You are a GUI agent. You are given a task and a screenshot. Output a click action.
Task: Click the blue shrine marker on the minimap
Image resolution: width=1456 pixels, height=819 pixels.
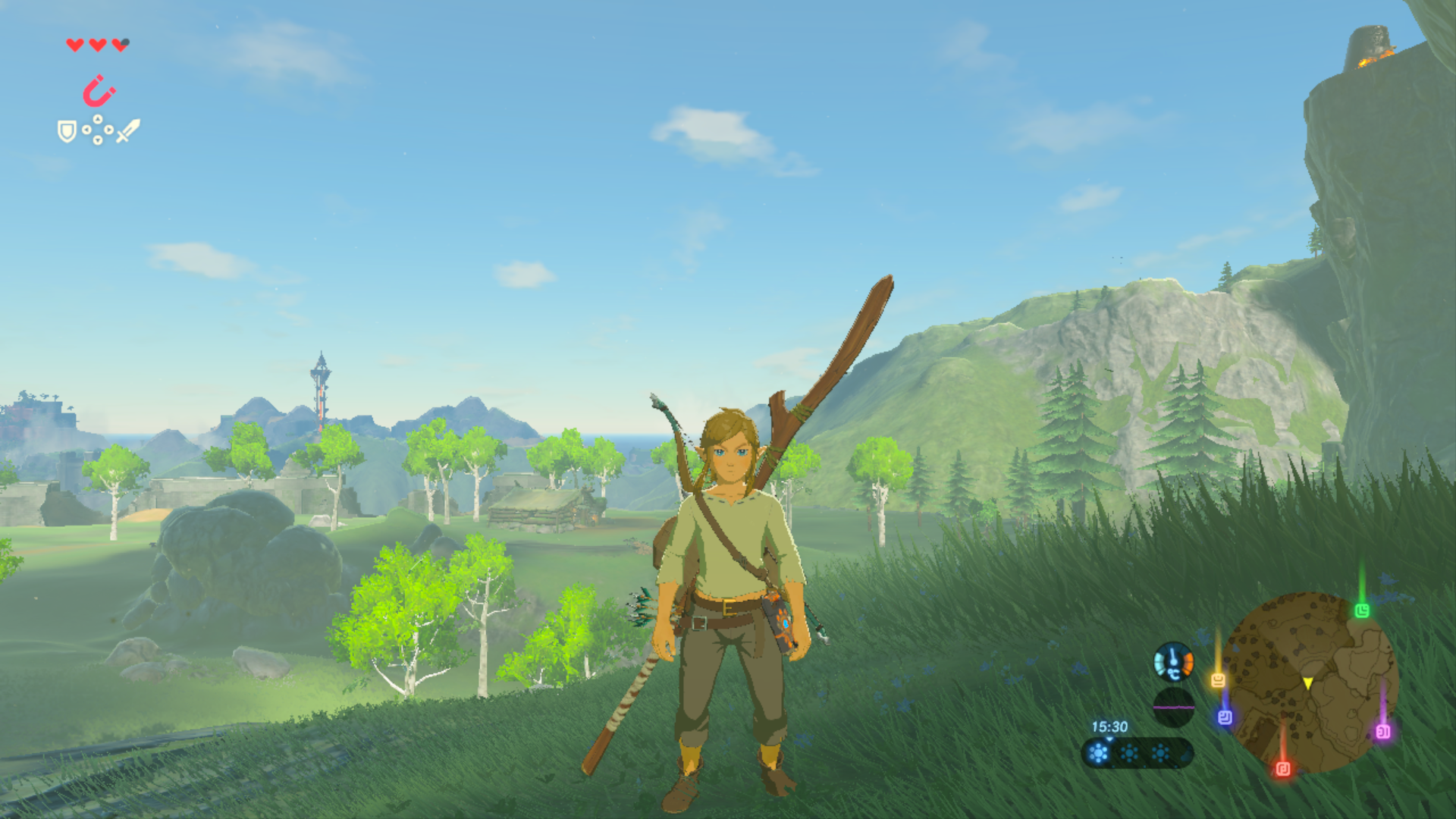(x=1225, y=717)
